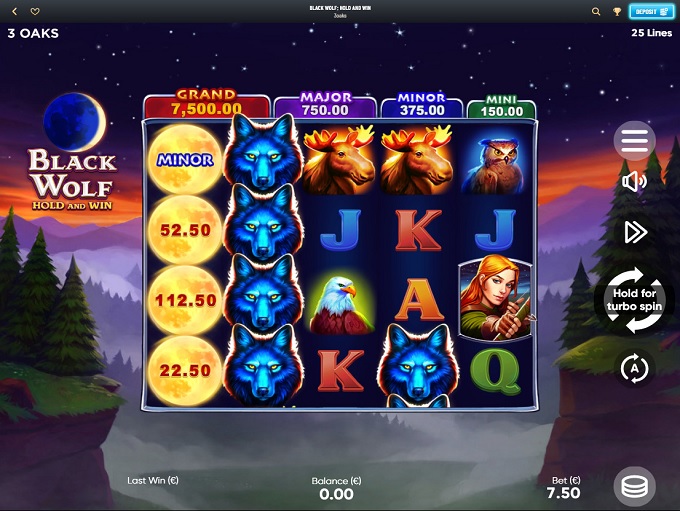Open the search magnifier icon
The image size is (680, 511).
coord(596,12)
